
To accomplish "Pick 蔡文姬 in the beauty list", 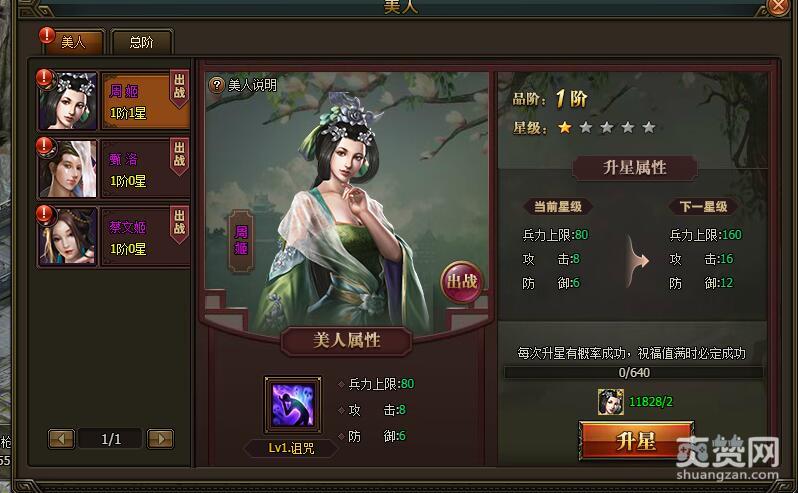I will coord(112,236).
